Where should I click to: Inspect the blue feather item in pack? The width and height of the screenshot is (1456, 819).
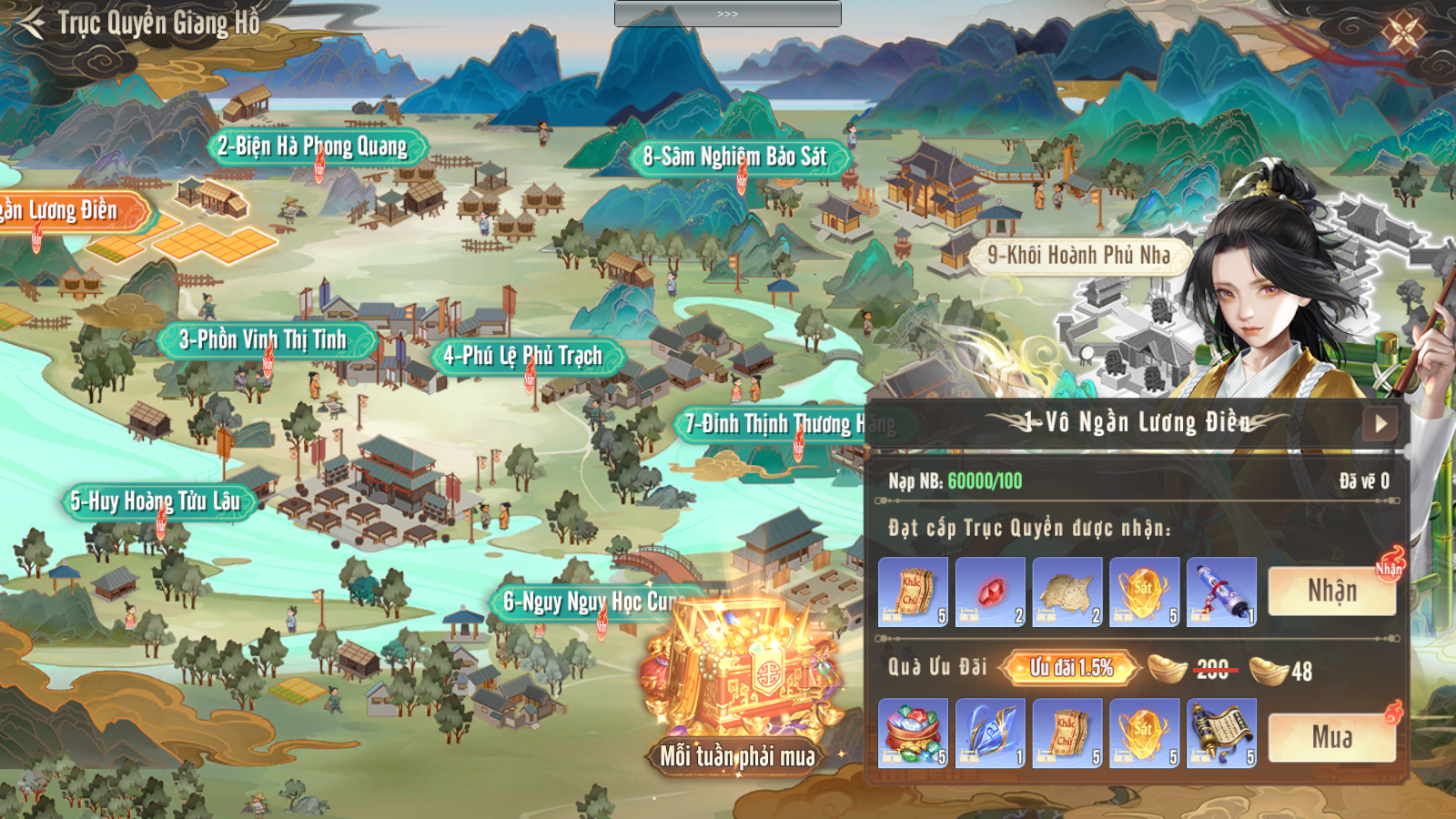click(990, 733)
